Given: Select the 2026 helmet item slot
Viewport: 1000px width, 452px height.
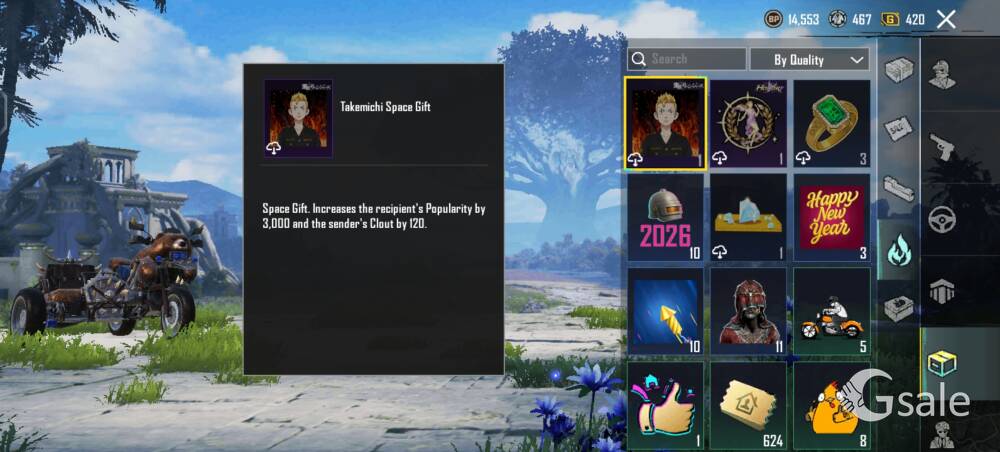Looking at the screenshot, I should point(666,217).
